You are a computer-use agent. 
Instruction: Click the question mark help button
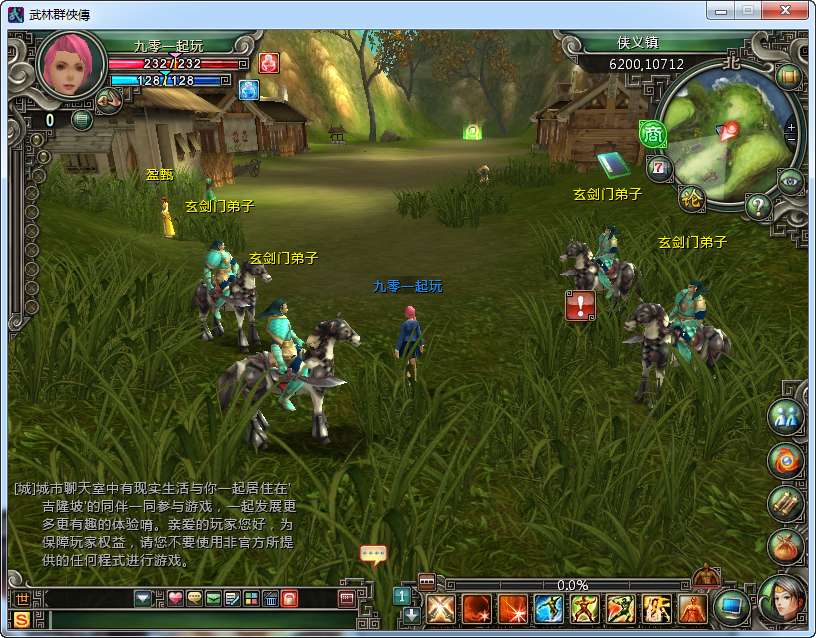click(x=758, y=207)
